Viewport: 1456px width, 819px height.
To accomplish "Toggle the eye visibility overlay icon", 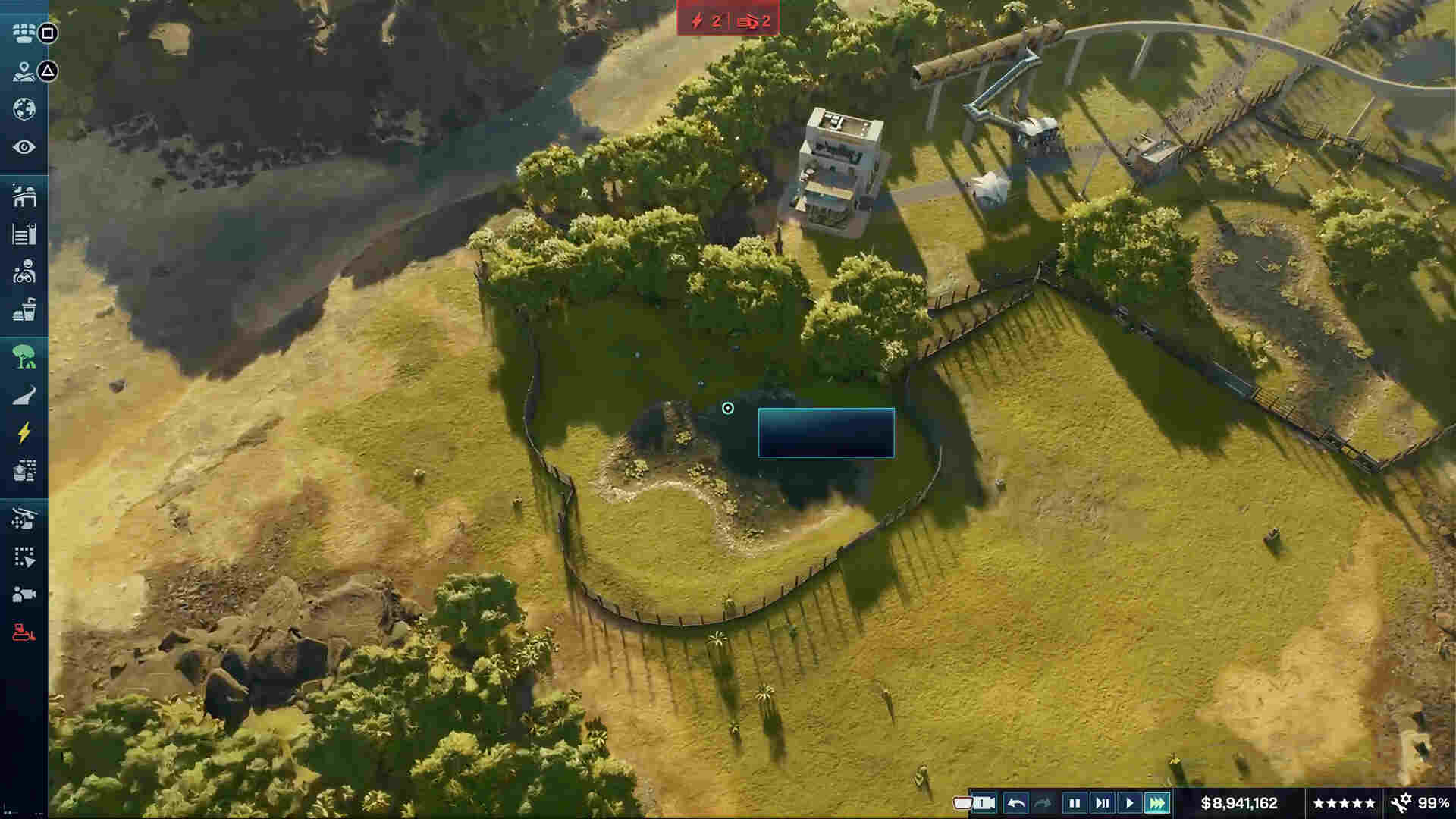I will pos(23,144).
